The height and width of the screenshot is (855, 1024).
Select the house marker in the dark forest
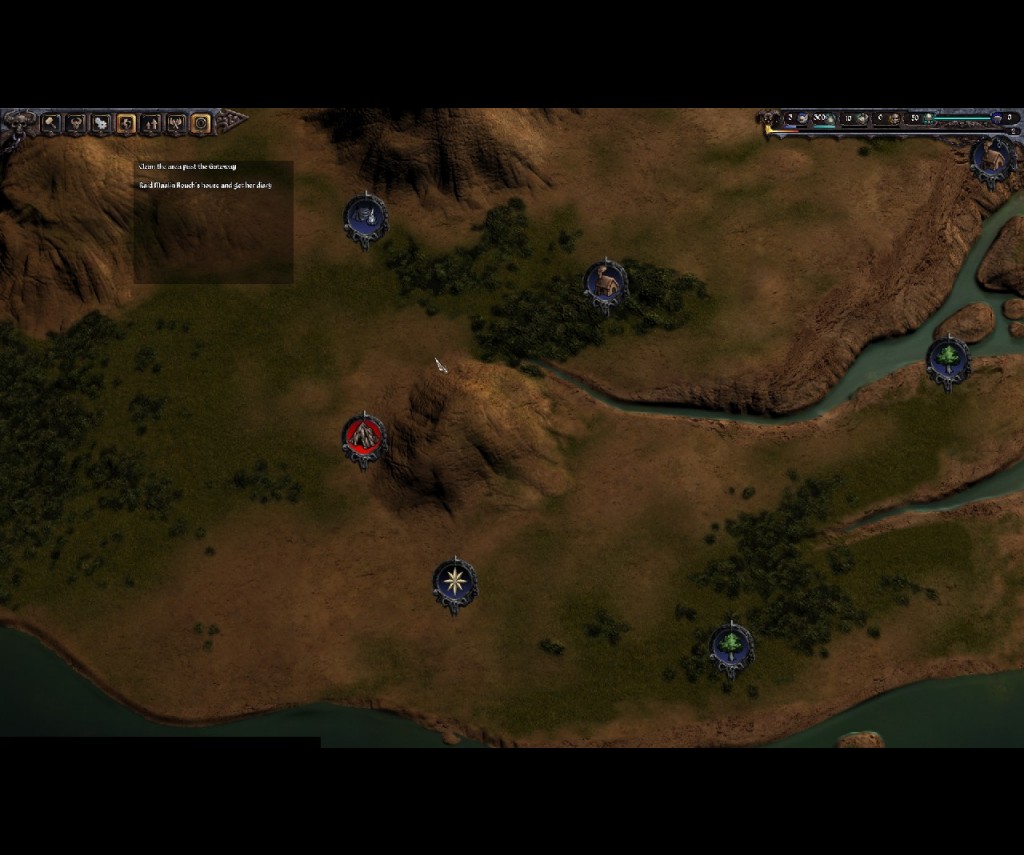[605, 283]
